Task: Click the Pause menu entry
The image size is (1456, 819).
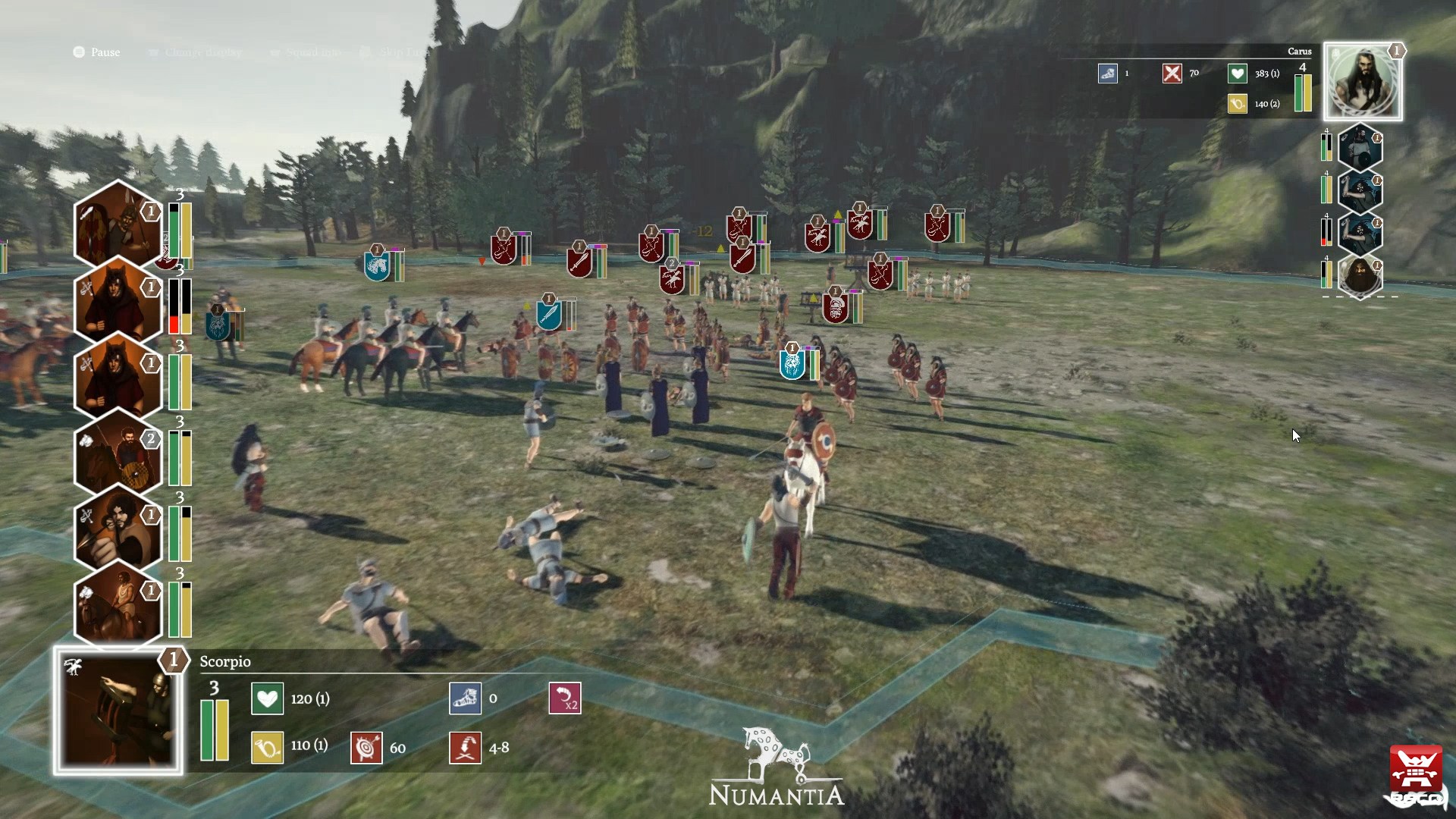Action: [x=97, y=52]
